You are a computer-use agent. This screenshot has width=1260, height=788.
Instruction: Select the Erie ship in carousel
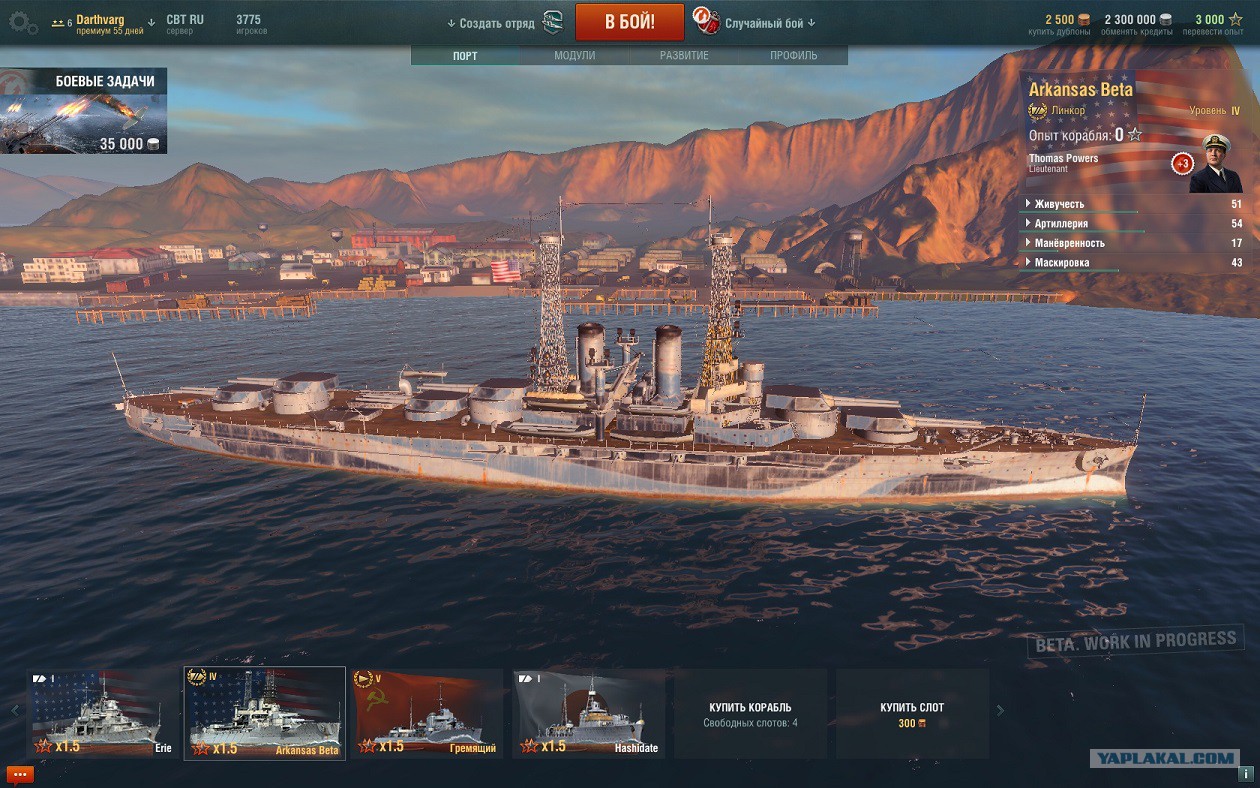coord(104,714)
